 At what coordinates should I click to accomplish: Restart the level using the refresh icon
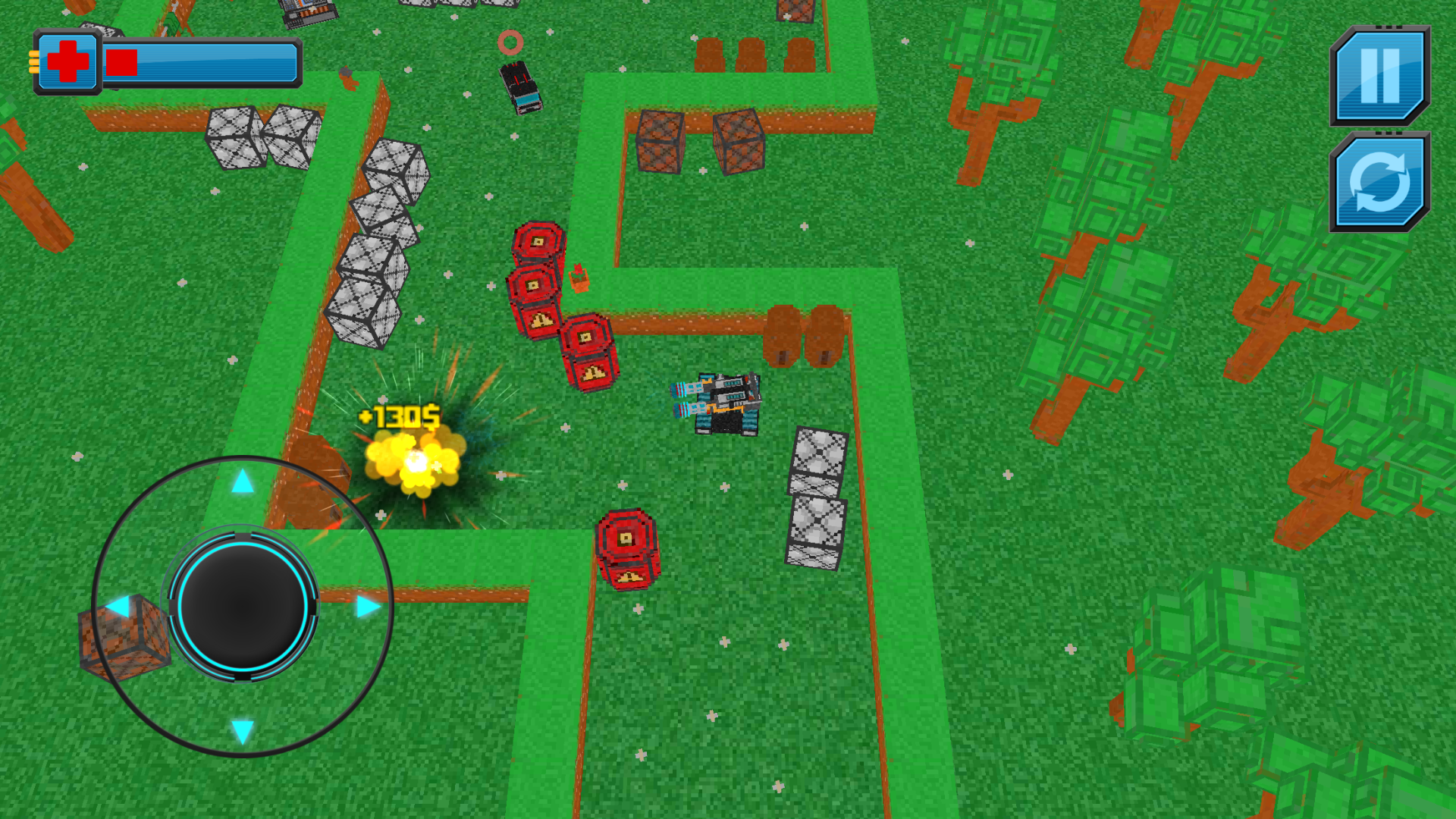[x=1380, y=182]
